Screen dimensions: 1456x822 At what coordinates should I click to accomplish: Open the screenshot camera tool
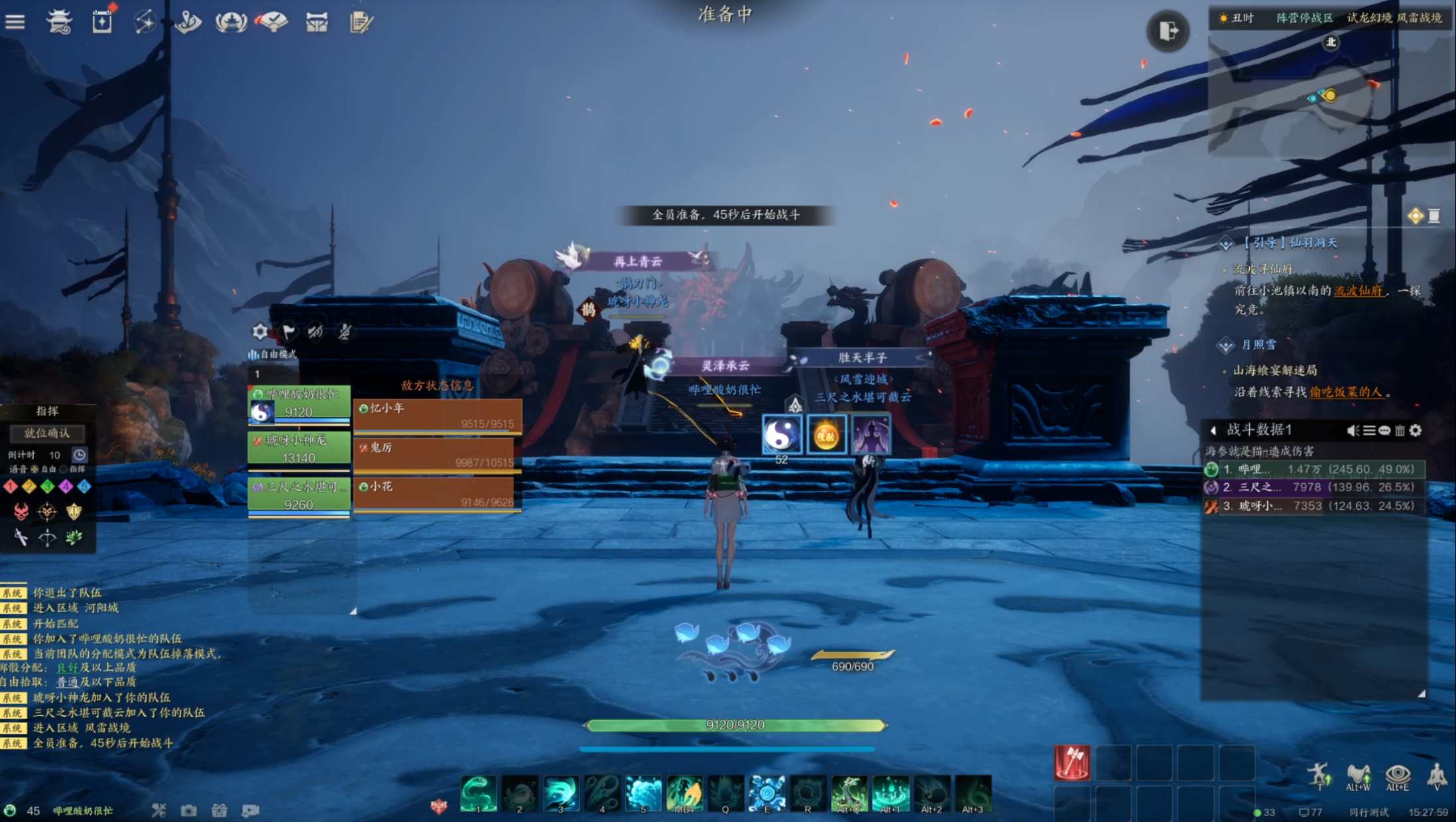(189, 811)
